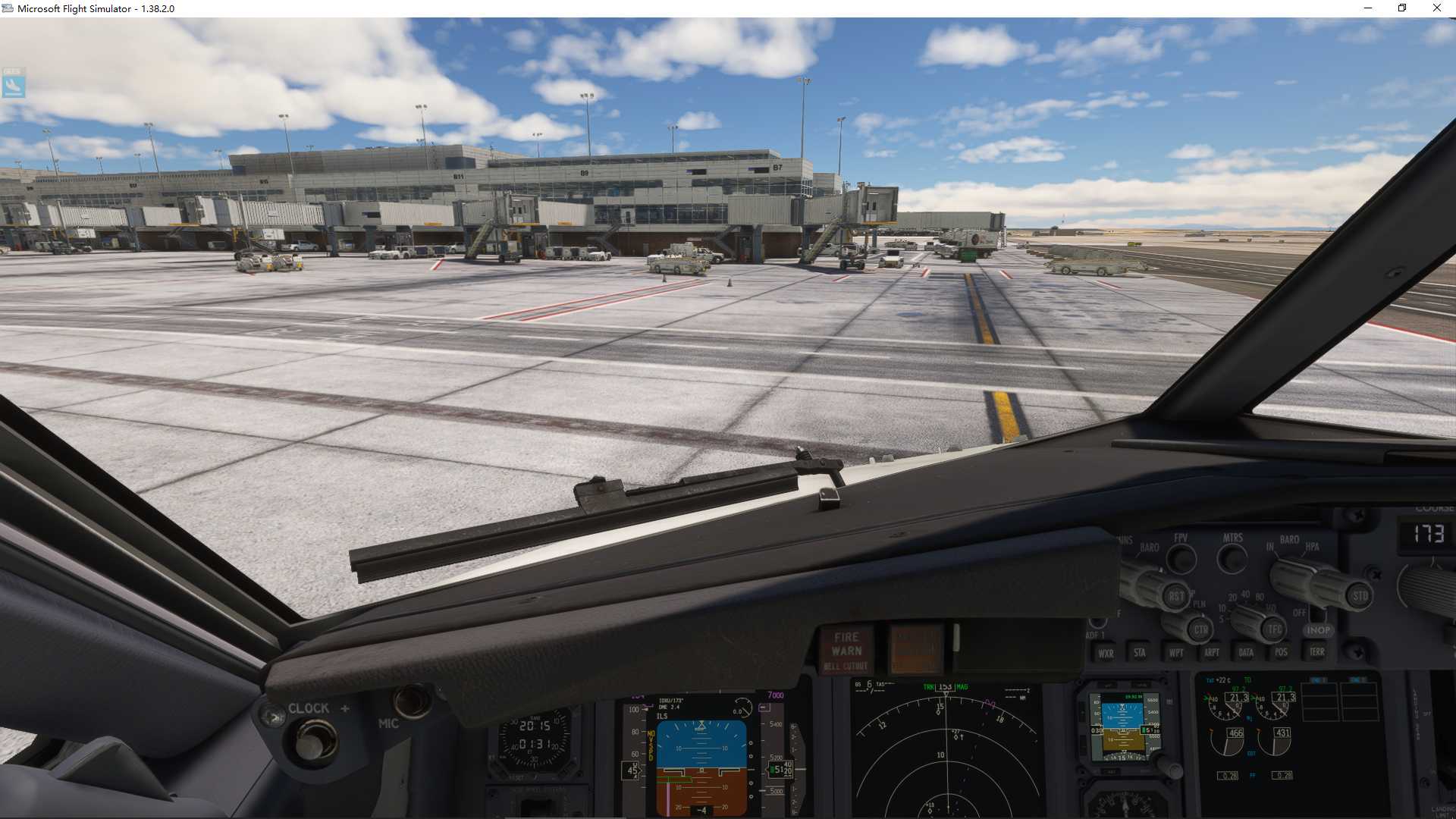
Task: Select the DATA button on the EFIS panel
Action: pyautogui.click(x=1247, y=651)
